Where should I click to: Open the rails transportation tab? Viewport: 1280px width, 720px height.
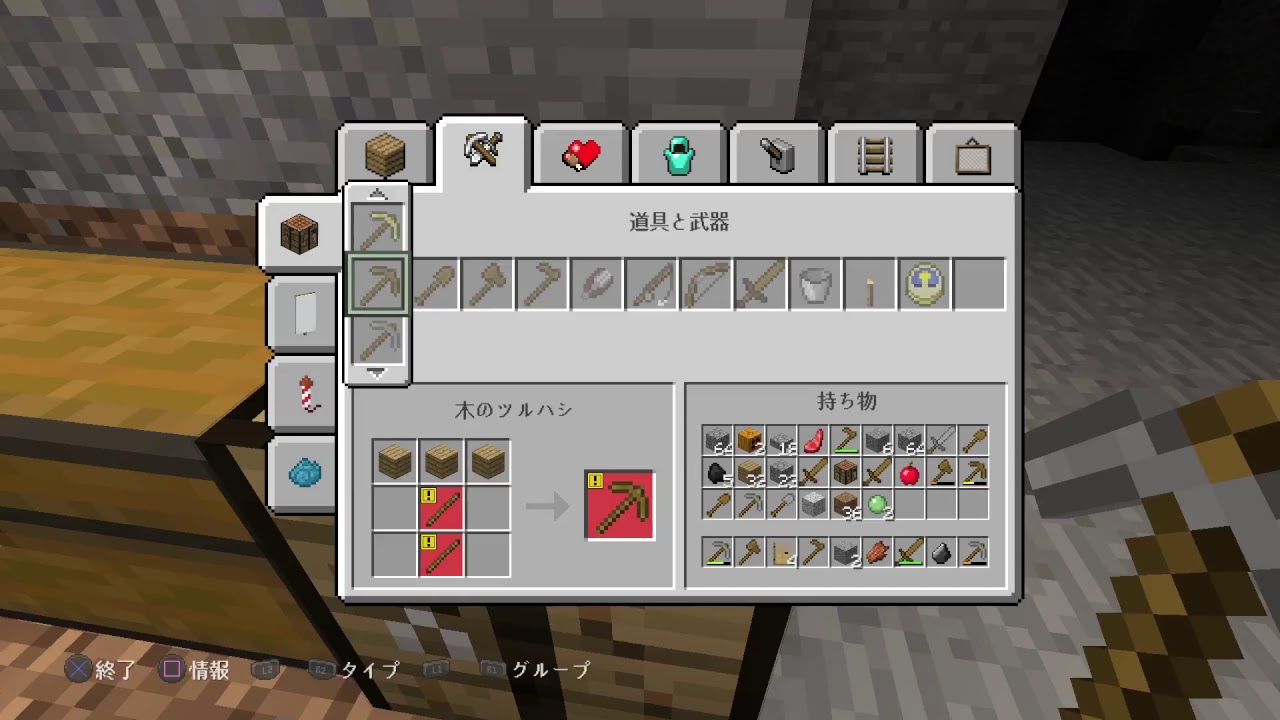(x=873, y=152)
